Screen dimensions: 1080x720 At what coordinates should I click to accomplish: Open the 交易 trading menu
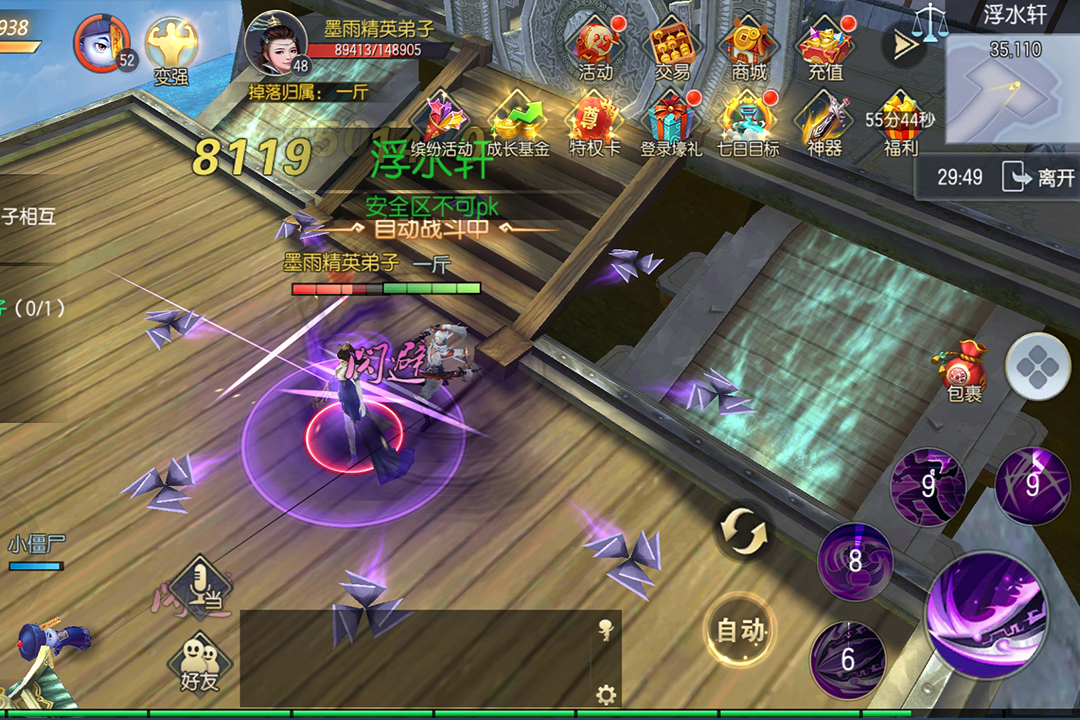point(672,48)
